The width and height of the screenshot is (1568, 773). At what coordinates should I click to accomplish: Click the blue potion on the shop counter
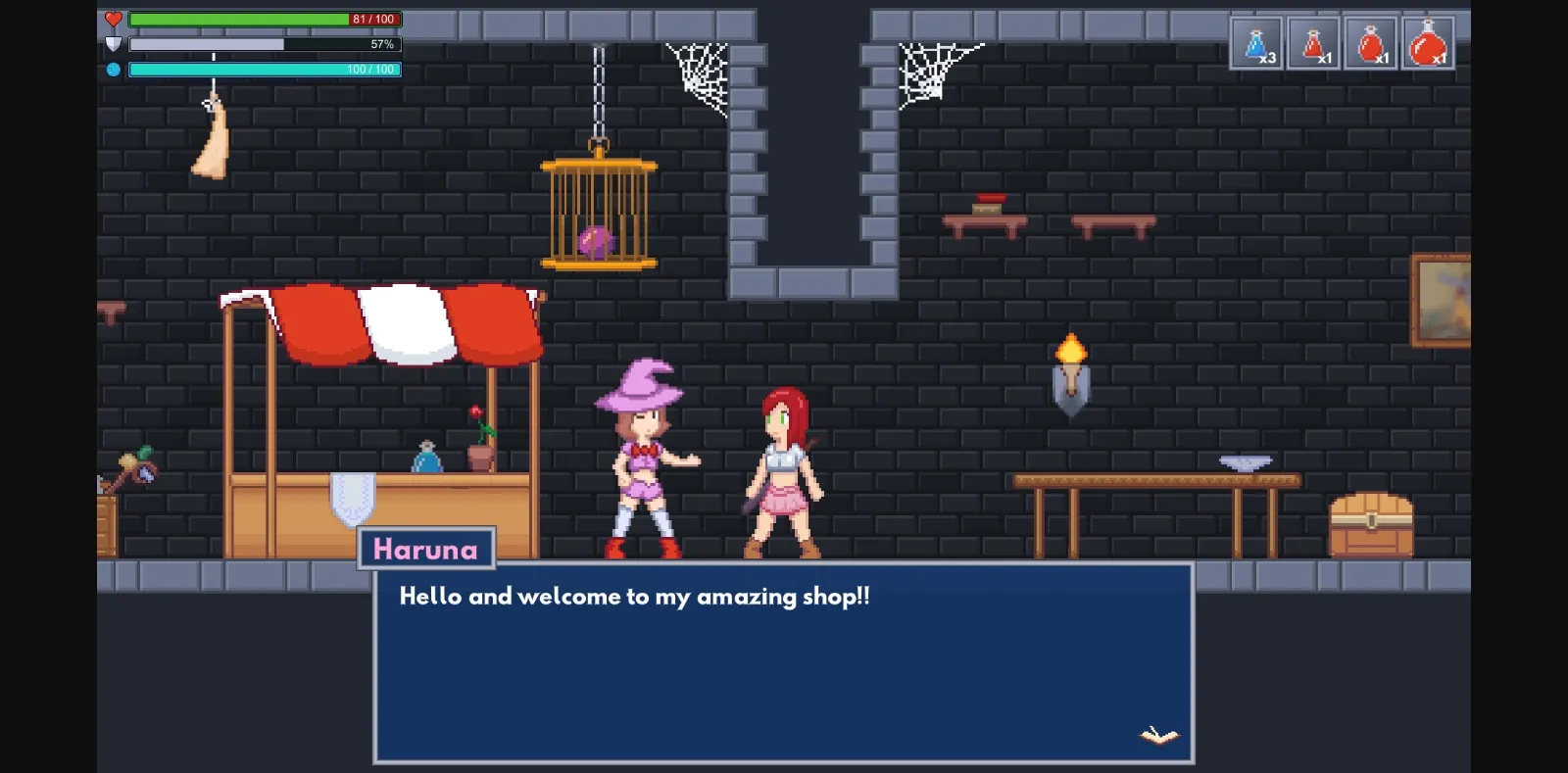click(428, 458)
